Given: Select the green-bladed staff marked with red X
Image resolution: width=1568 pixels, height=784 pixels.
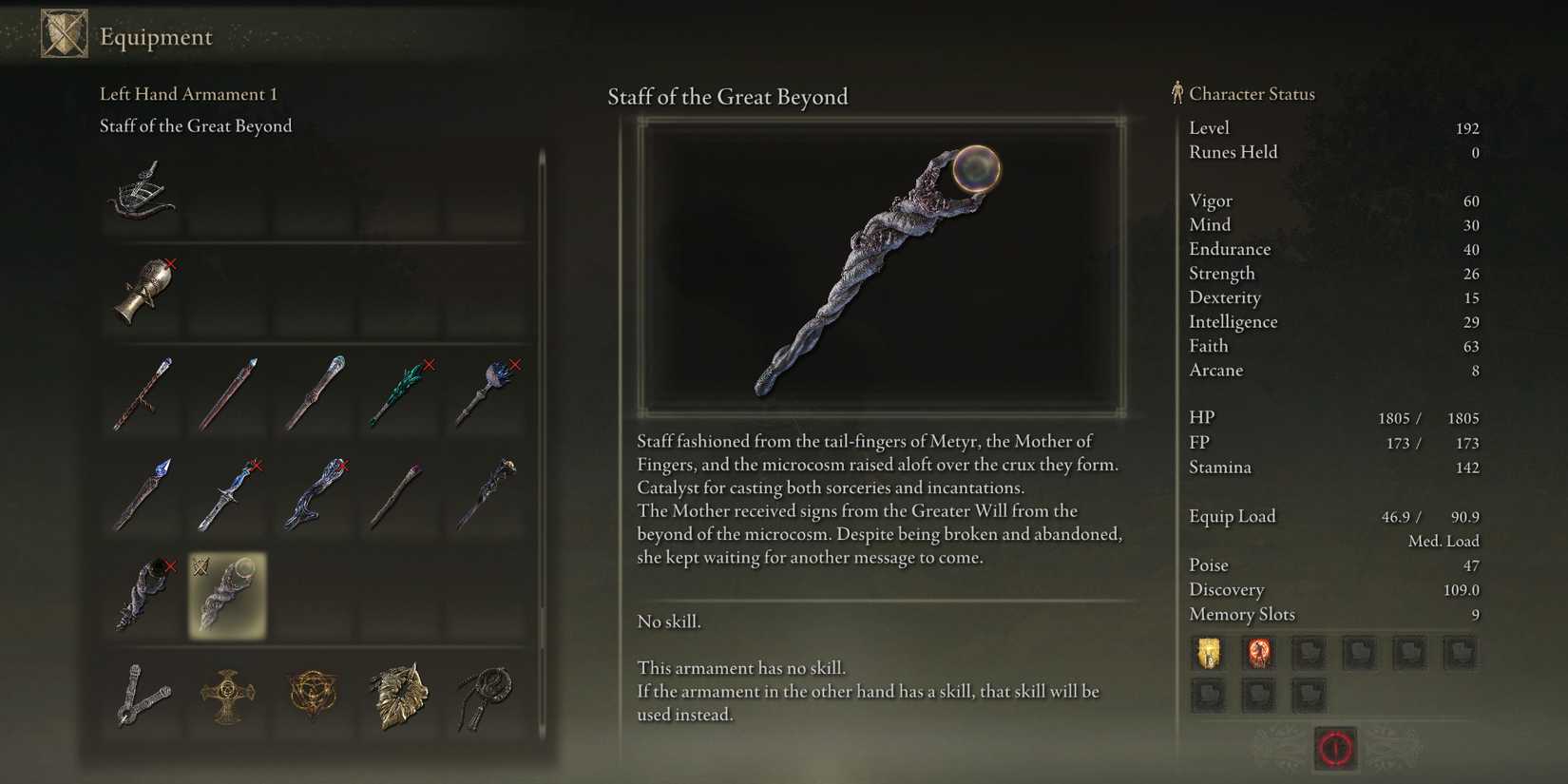Looking at the screenshot, I should [399, 392].
